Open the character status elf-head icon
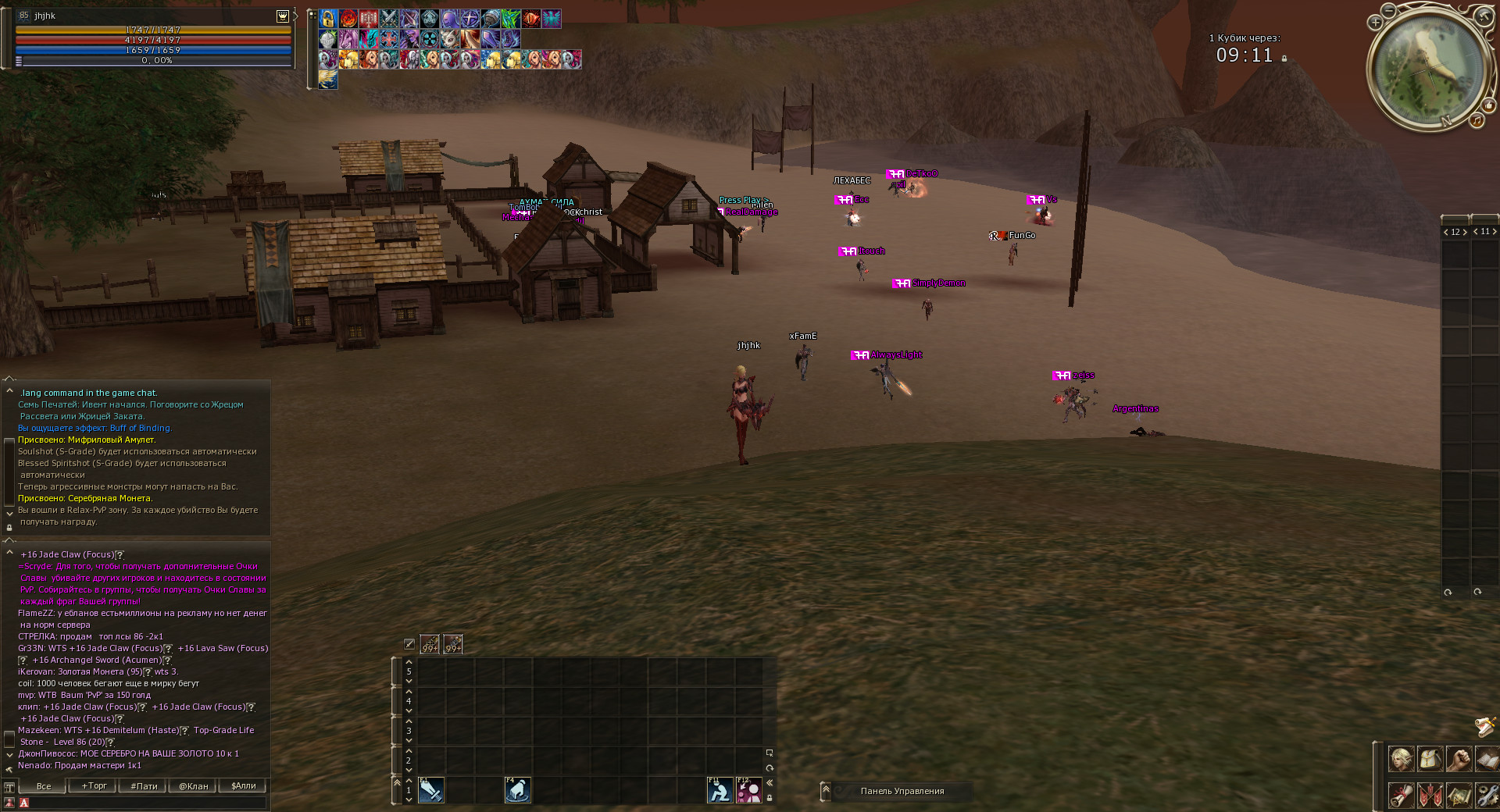Viewport: 1500px width, 812px height. [x=1401, y=759]
